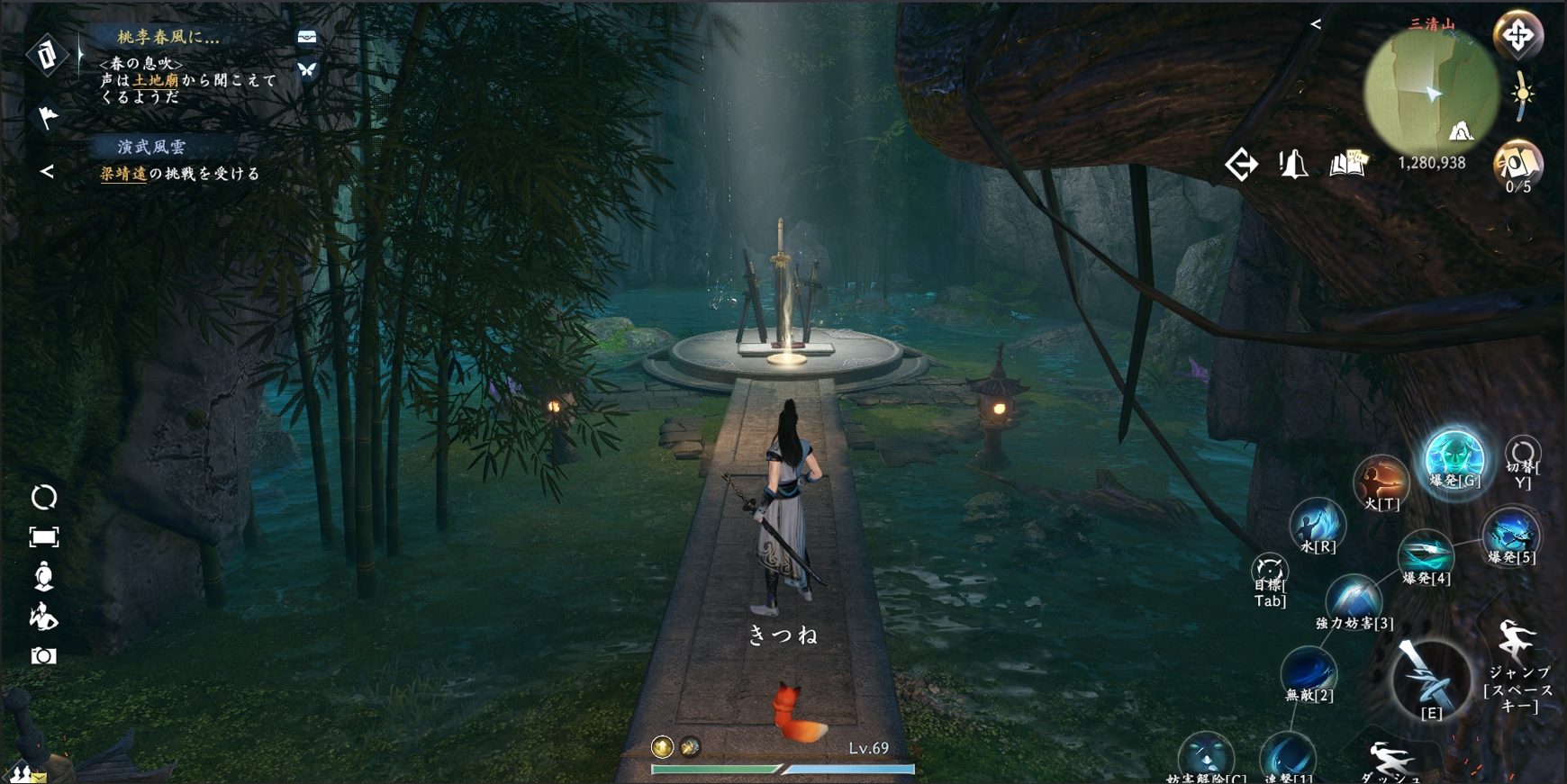Collapse the top-right menu with the arrow
1567x784 pixels.
click(x=1316, y=24)
